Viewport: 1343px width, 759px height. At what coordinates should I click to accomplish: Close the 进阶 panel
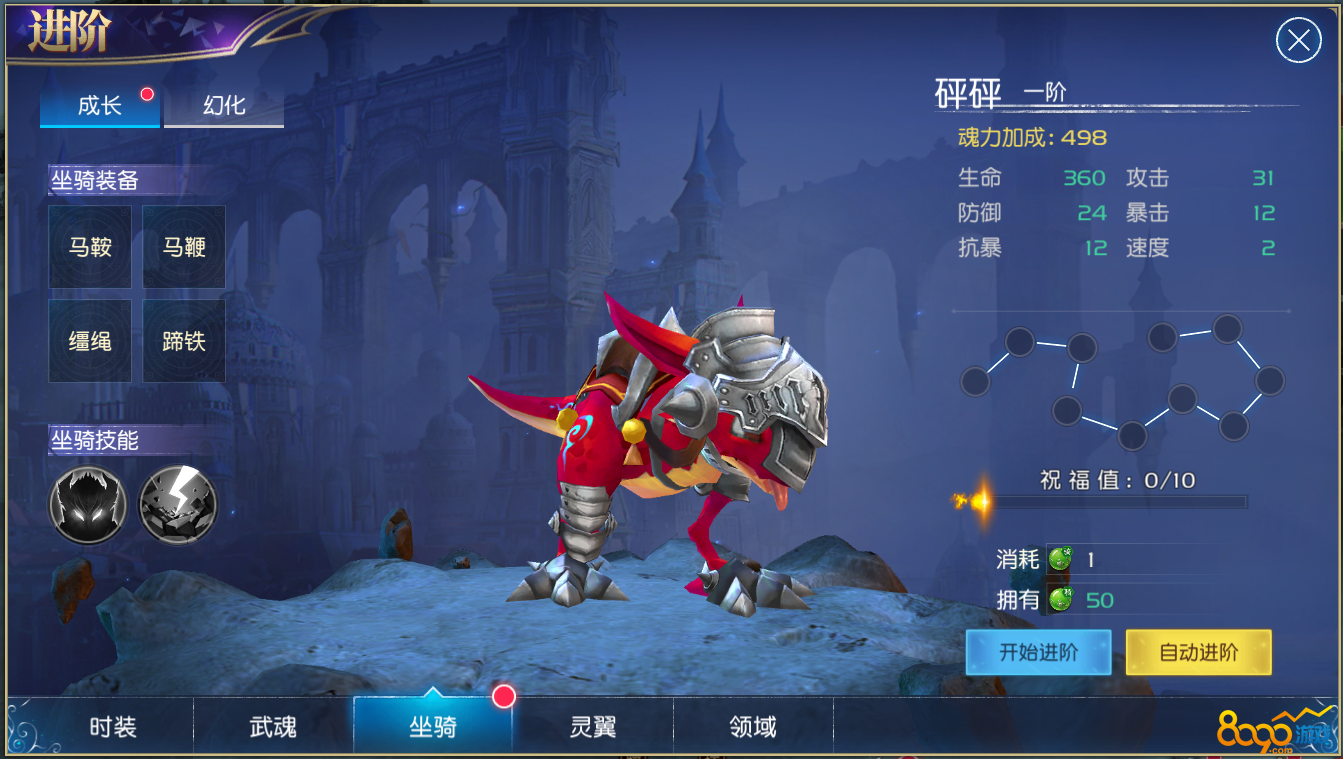click(x=1298, y=41)
